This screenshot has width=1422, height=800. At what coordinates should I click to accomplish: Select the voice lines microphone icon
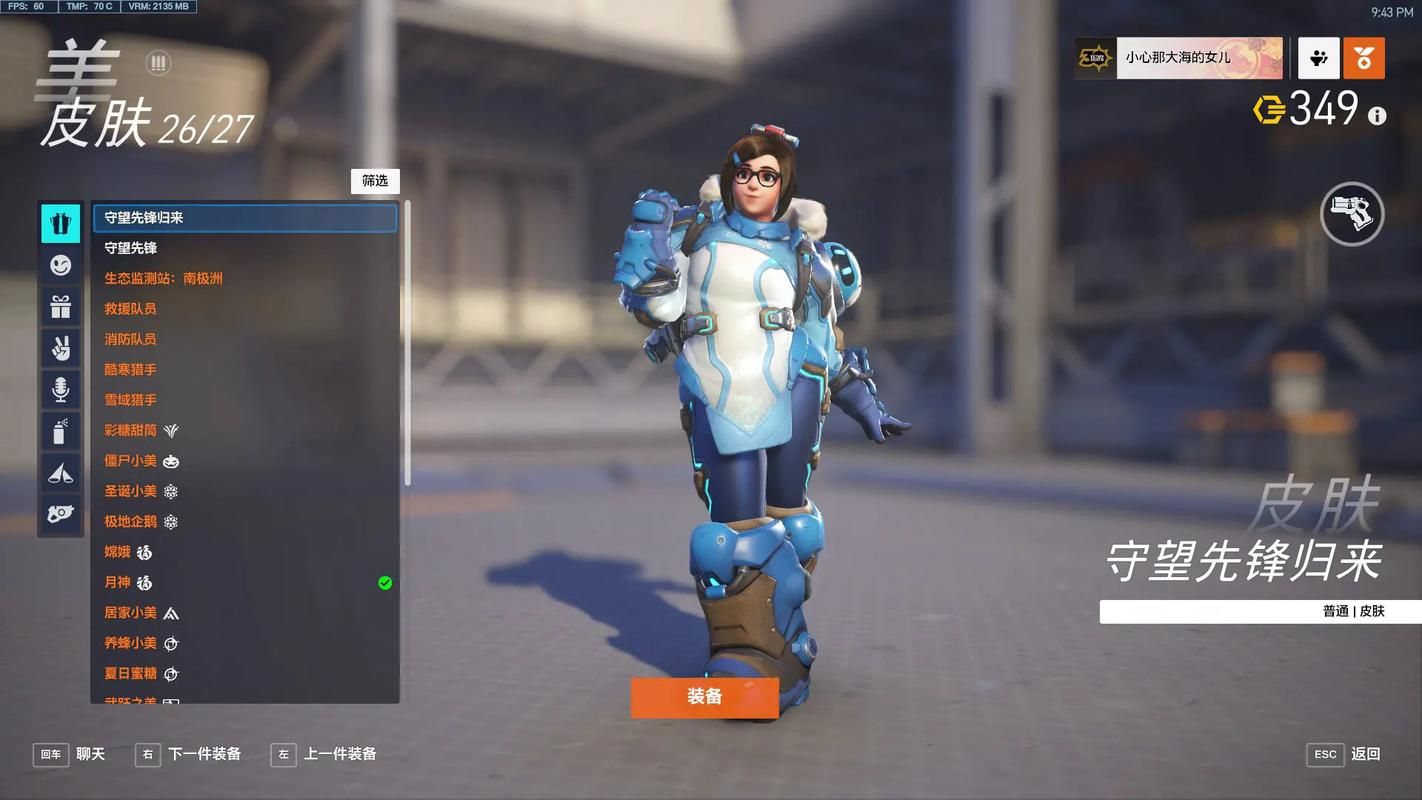pyautogui.click(x=60, y=390)
